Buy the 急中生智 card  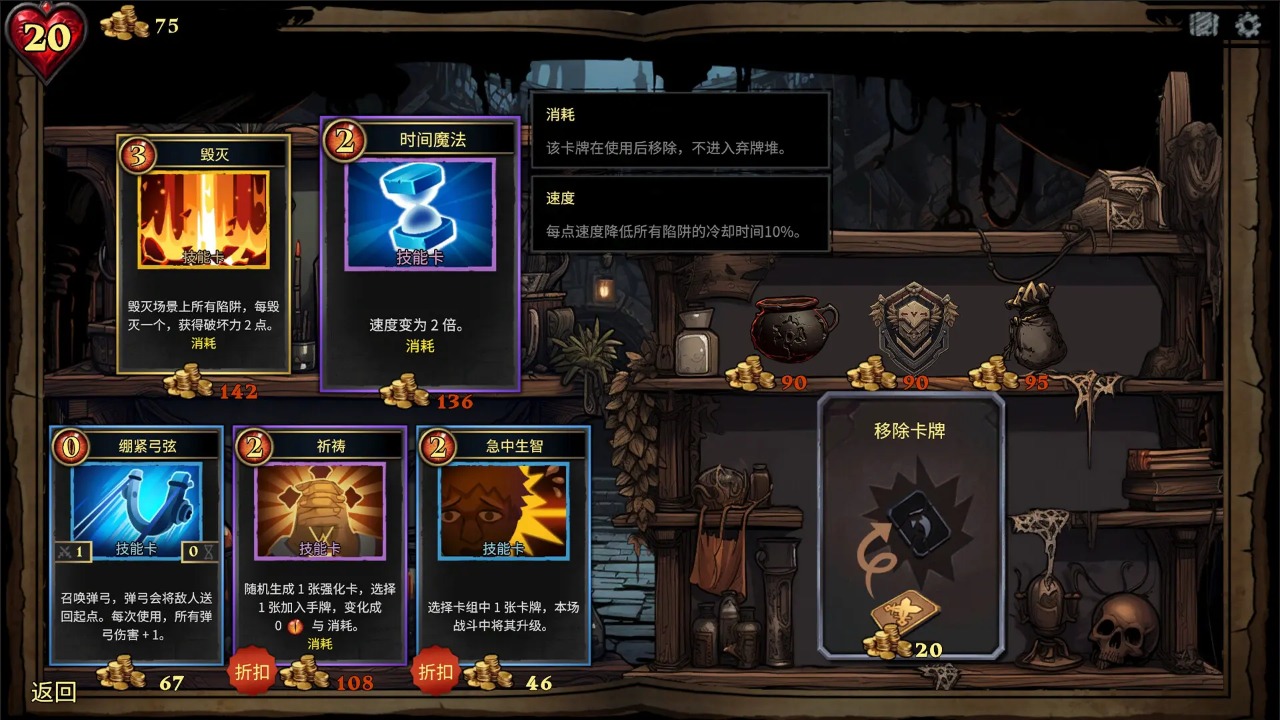[503, 545]
